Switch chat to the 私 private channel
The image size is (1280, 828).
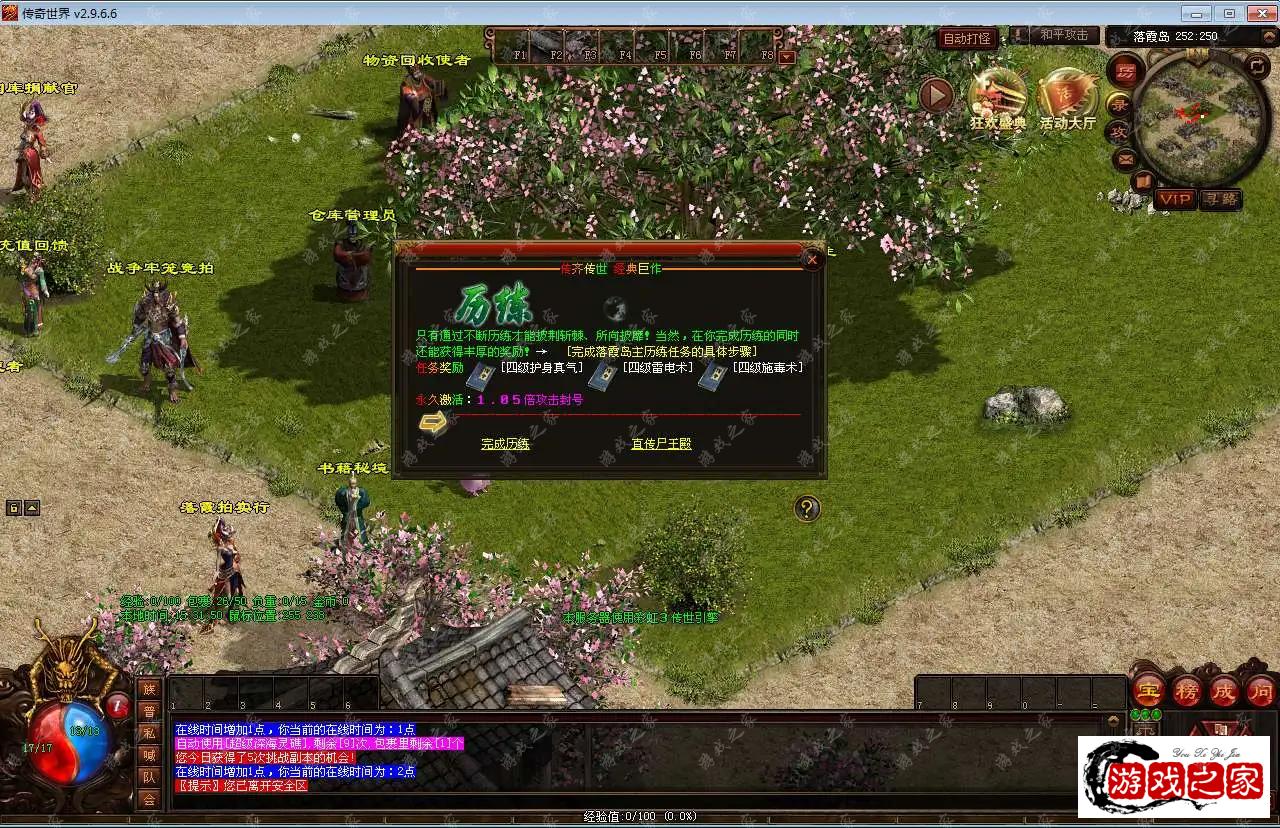pos(149,733)
